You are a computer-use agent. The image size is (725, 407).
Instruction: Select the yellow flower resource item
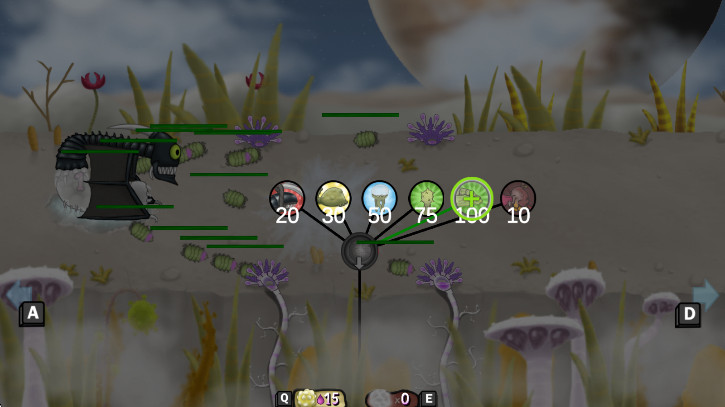pos(307,398)
